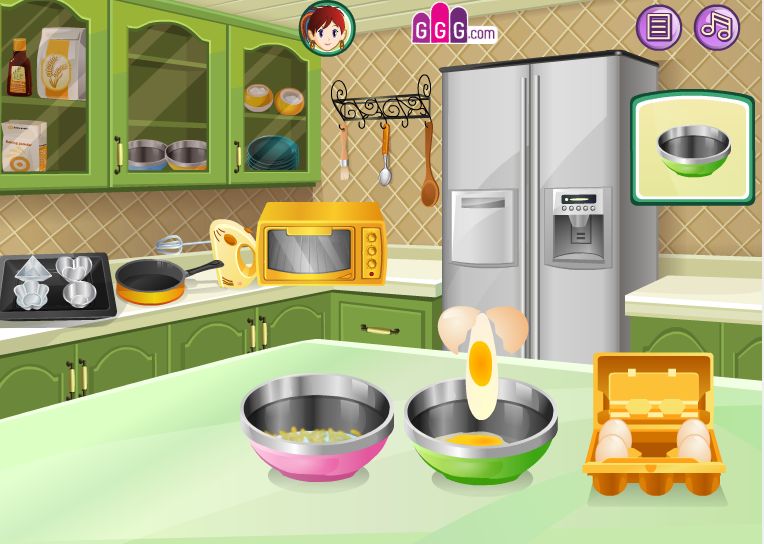The width and height of the screenshot is (764, 544).
Task: Select the green bowl hint card
Action: [x=692, y=148]
